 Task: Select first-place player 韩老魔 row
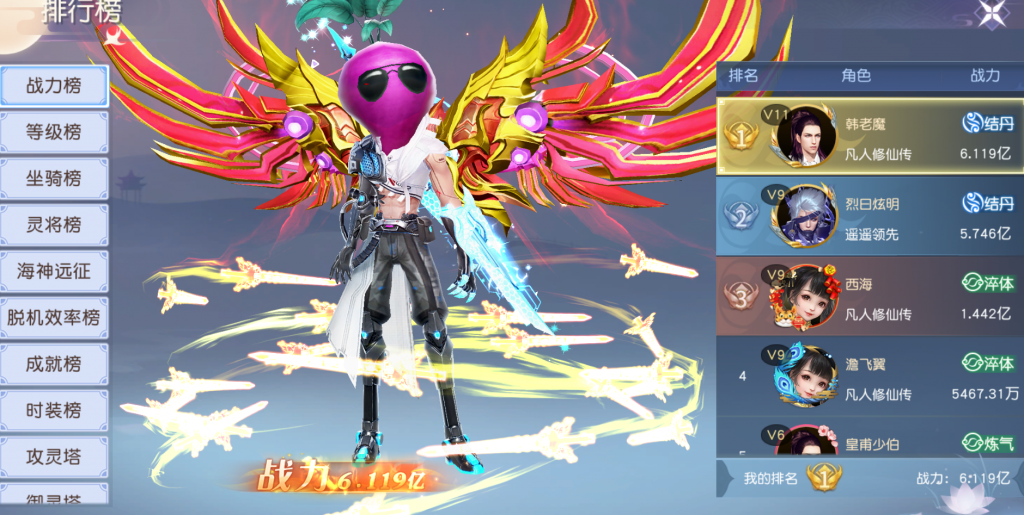click(870, 137)
